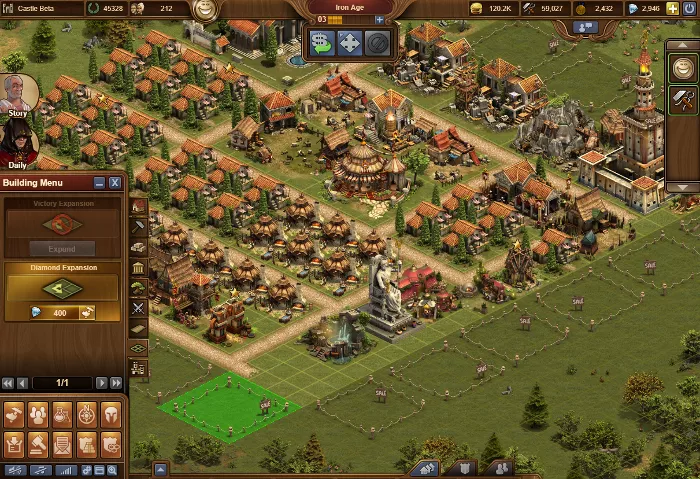
Task: Open the Story quest portrait
Action: 17,94
